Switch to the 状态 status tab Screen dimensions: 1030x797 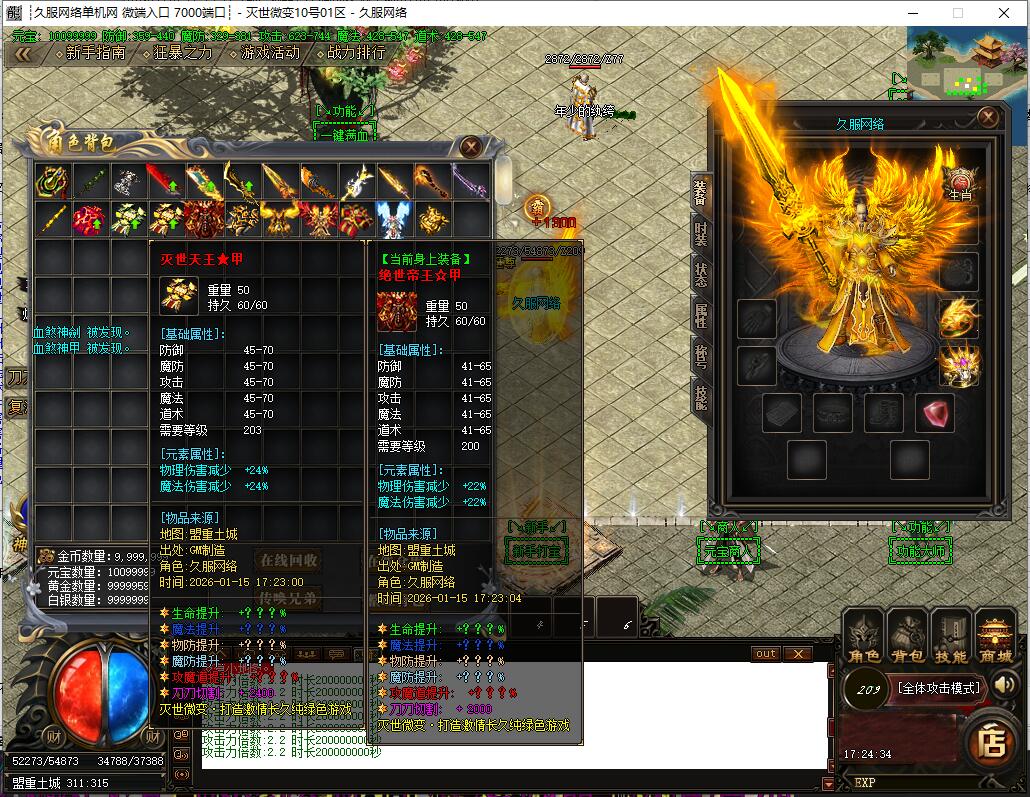click(x=700, y=277)
